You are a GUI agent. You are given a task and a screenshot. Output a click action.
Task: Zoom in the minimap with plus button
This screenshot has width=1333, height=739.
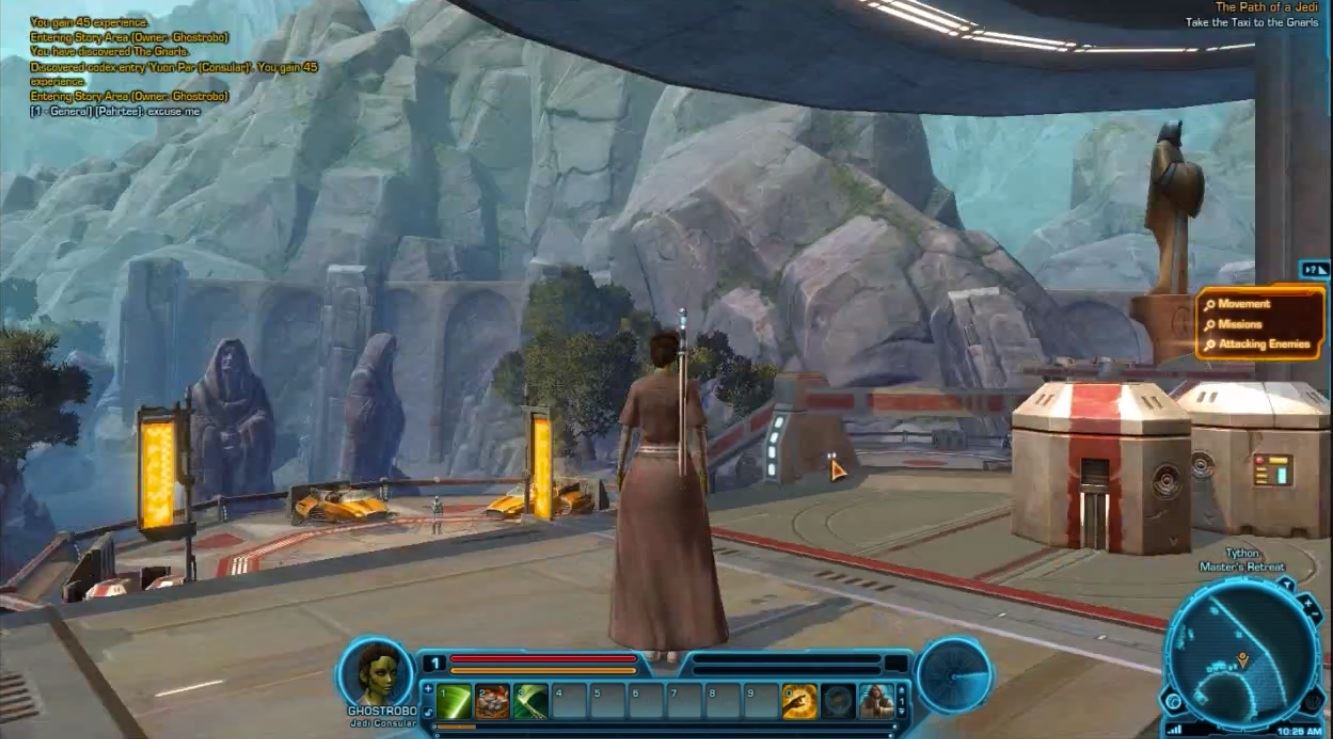(x=1309, y=604)
